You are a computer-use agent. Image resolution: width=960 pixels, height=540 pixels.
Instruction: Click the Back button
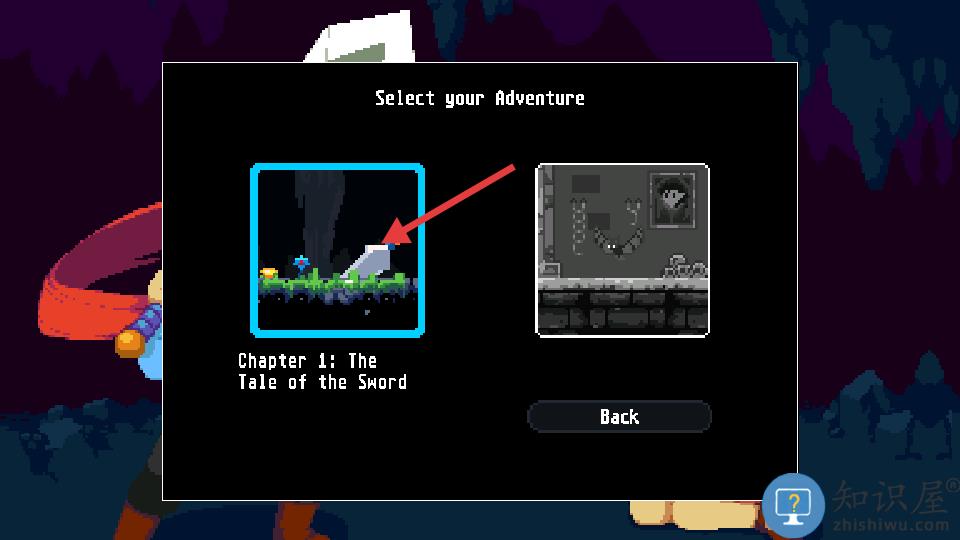click(619, 417)
